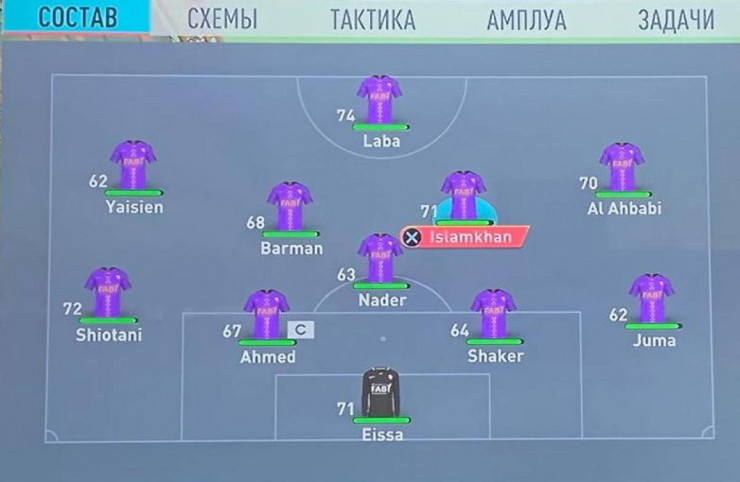Open the Тактика tab
The width and height of the screenshot is (740, 482).
click(x=372, y=19)
